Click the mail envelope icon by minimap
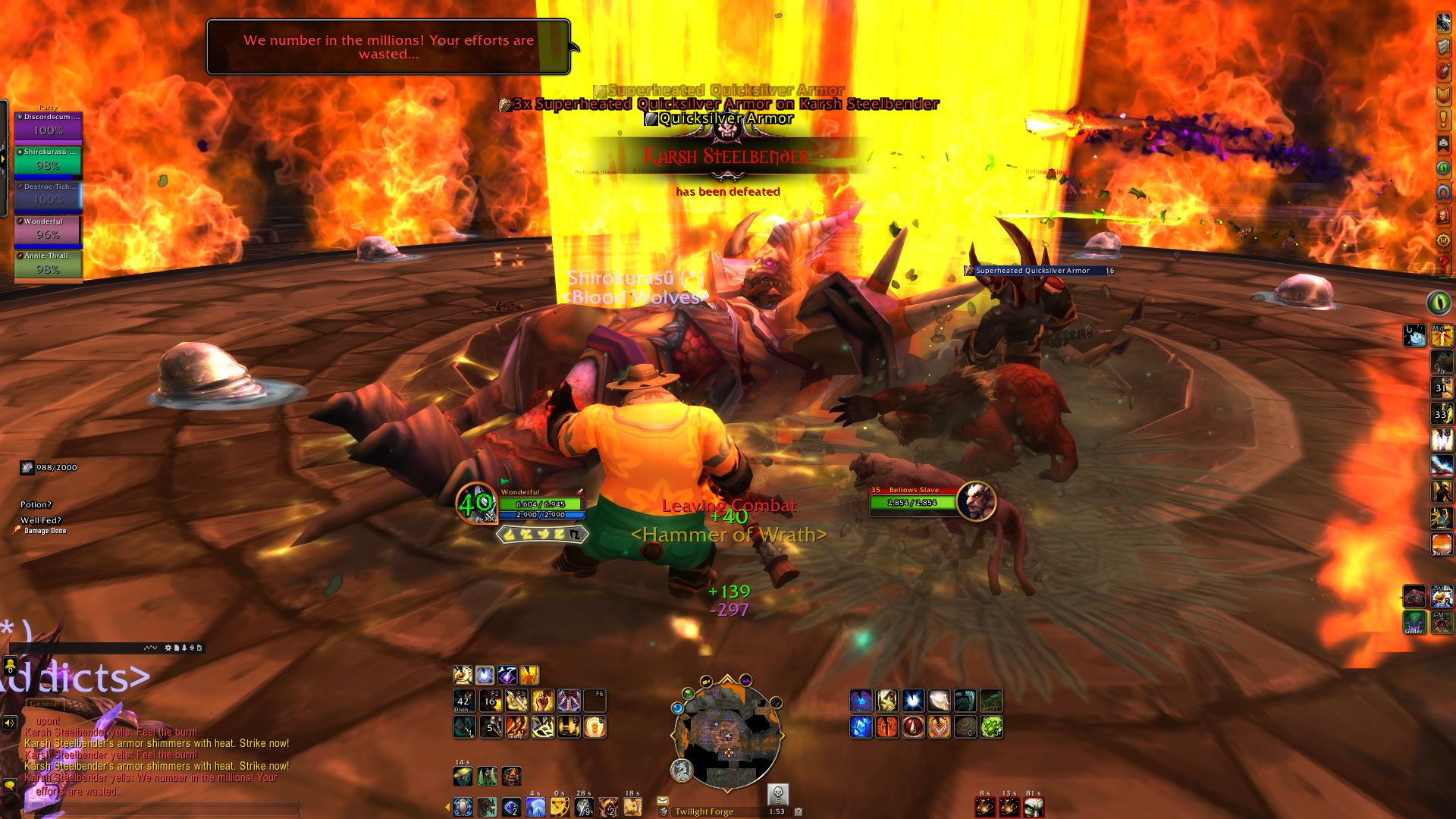Image resolution: width=1456 pixels, height=819 pixels. [662, 801]
